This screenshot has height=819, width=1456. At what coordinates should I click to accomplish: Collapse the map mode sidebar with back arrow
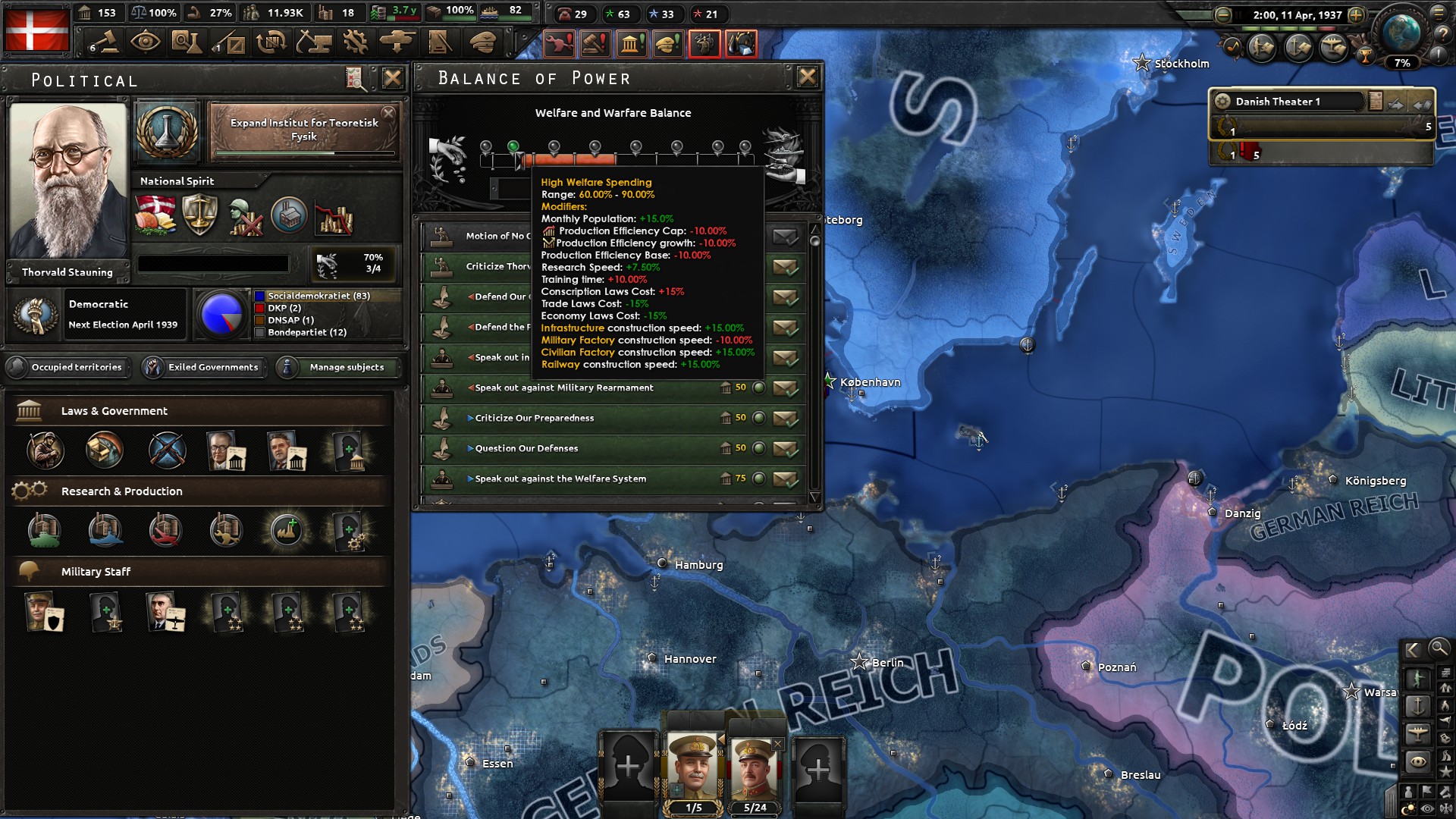(x=1414, y=650)
